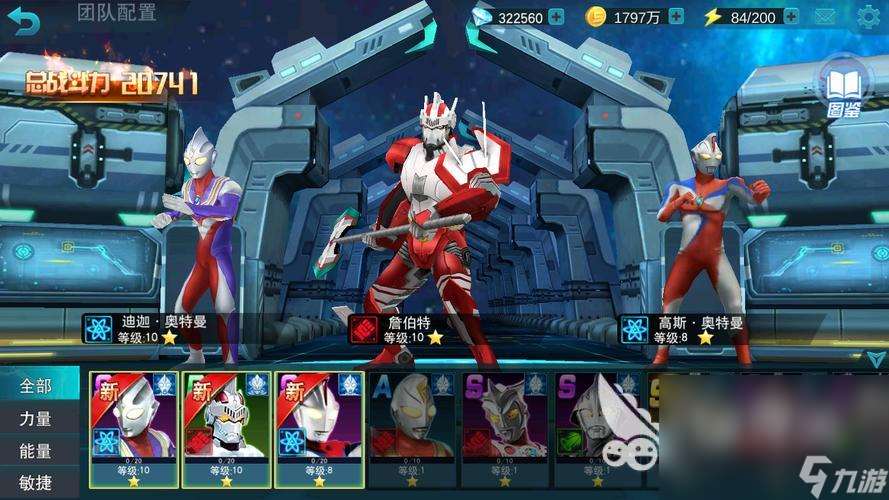Select the 敏捷 filter tab
Viewport: 889px width, 500px height.
[35, 483]
